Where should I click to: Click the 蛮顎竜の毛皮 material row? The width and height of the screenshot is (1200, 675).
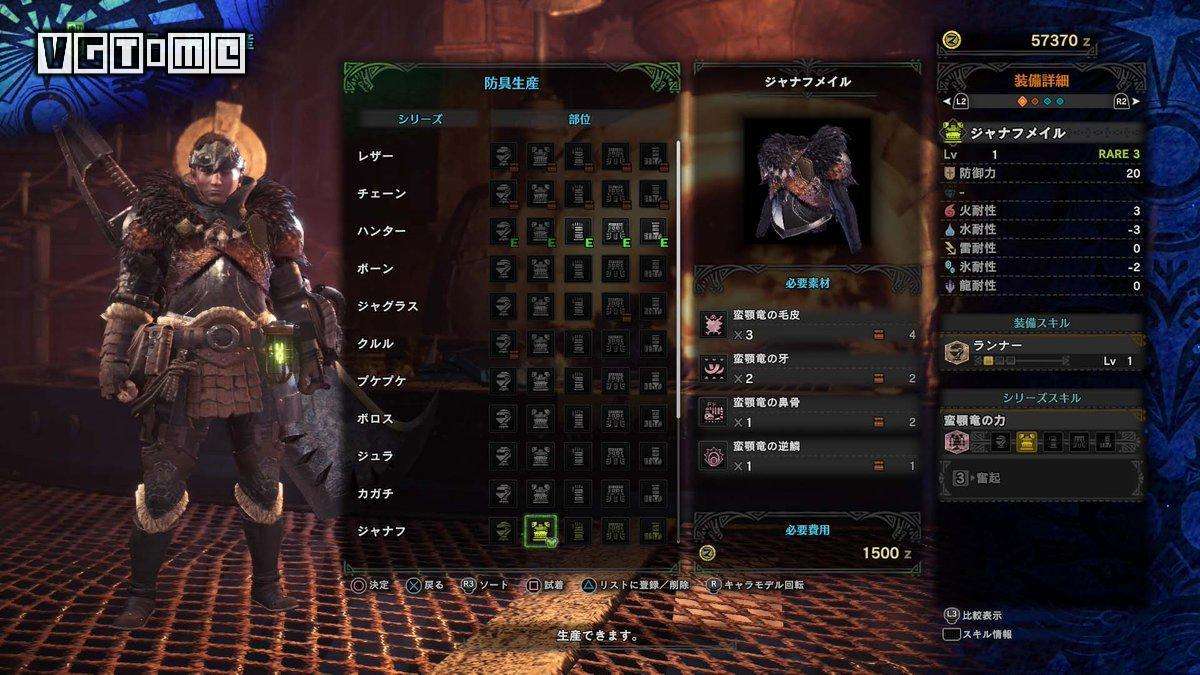808,324
